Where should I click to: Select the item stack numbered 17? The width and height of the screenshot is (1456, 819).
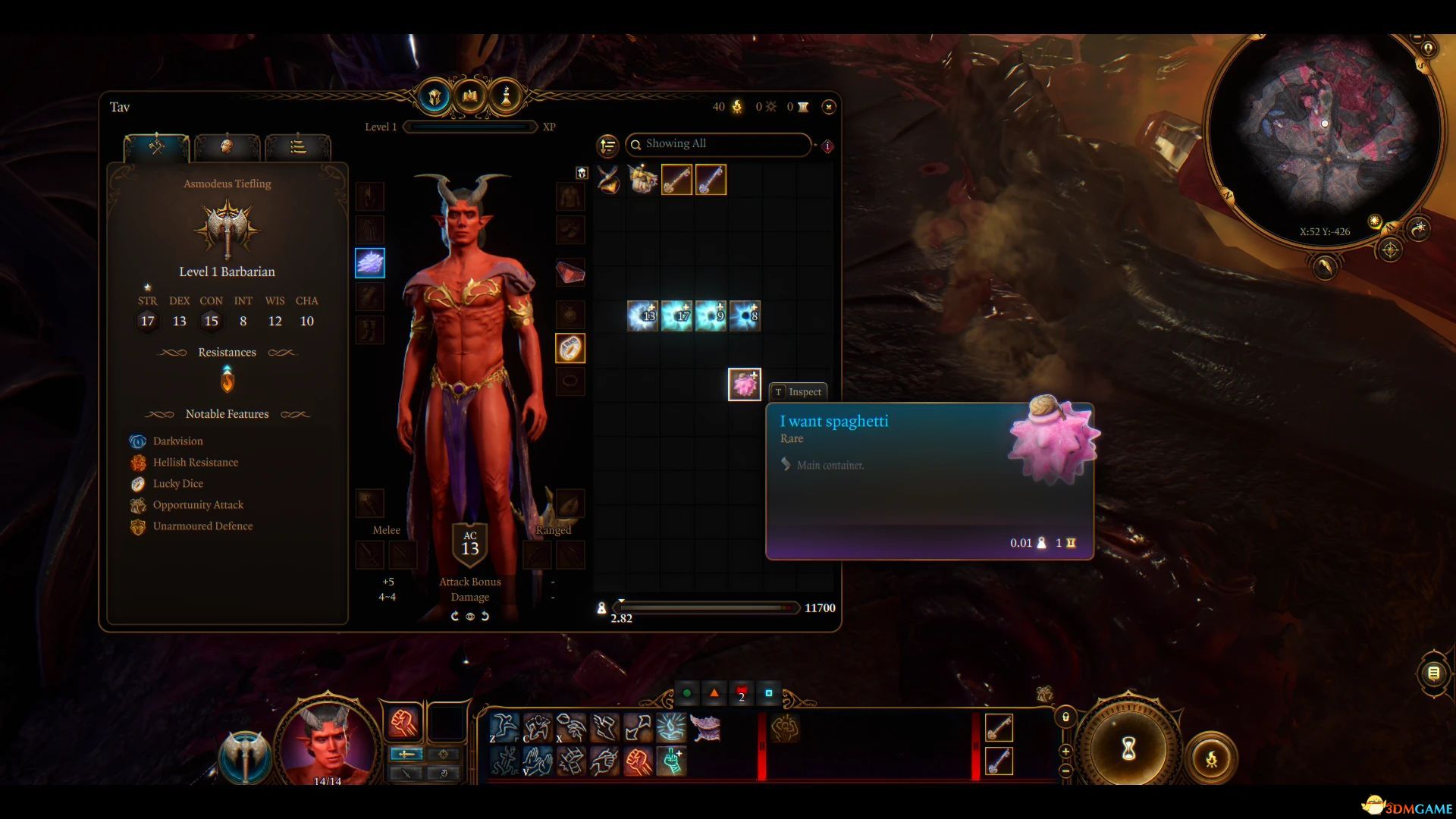[x=677, y=315]
